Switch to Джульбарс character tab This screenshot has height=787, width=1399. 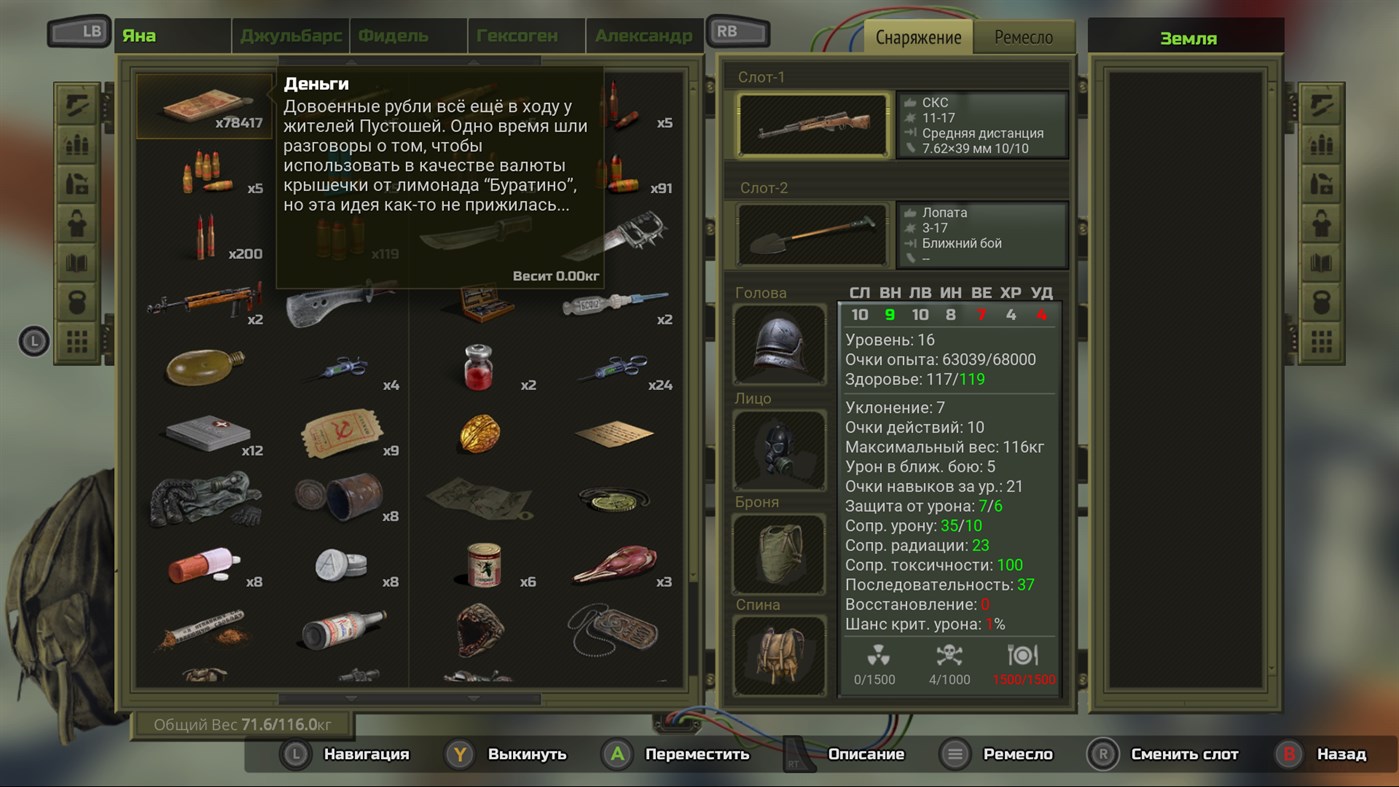click(290, 36)
